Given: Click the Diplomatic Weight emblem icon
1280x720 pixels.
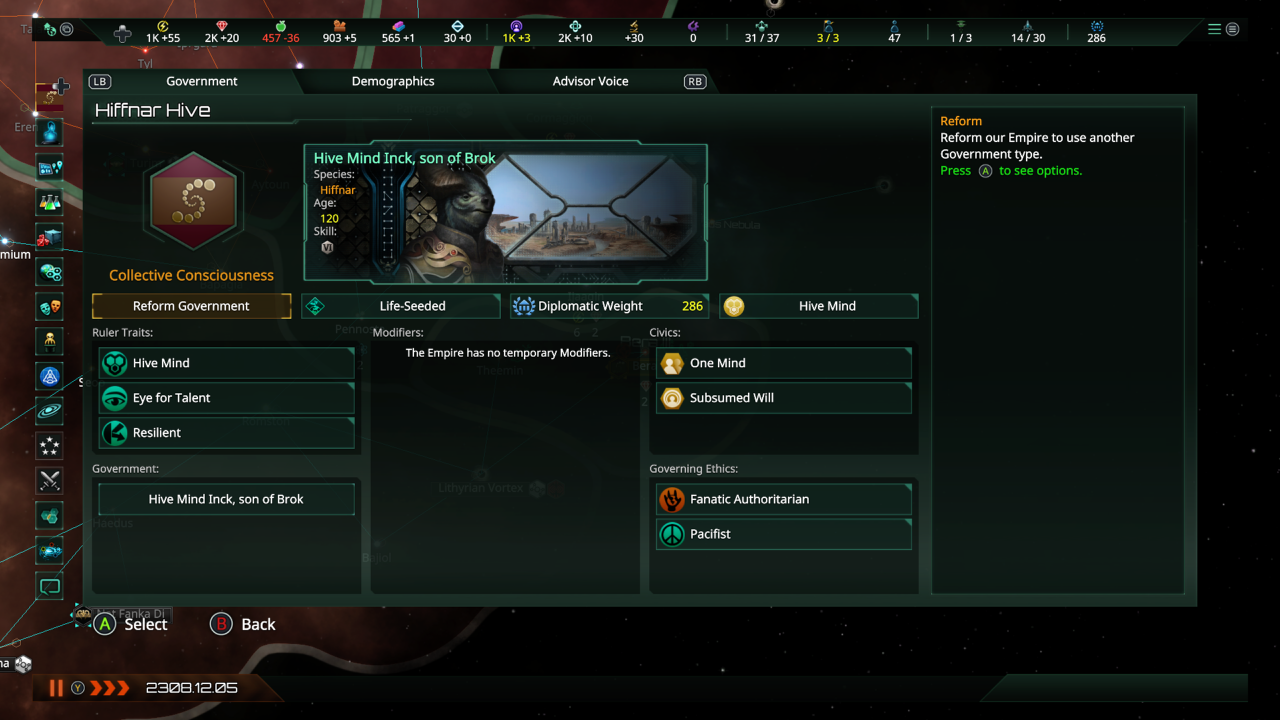Looking at the screenshot, I should (x=524, y=306).
